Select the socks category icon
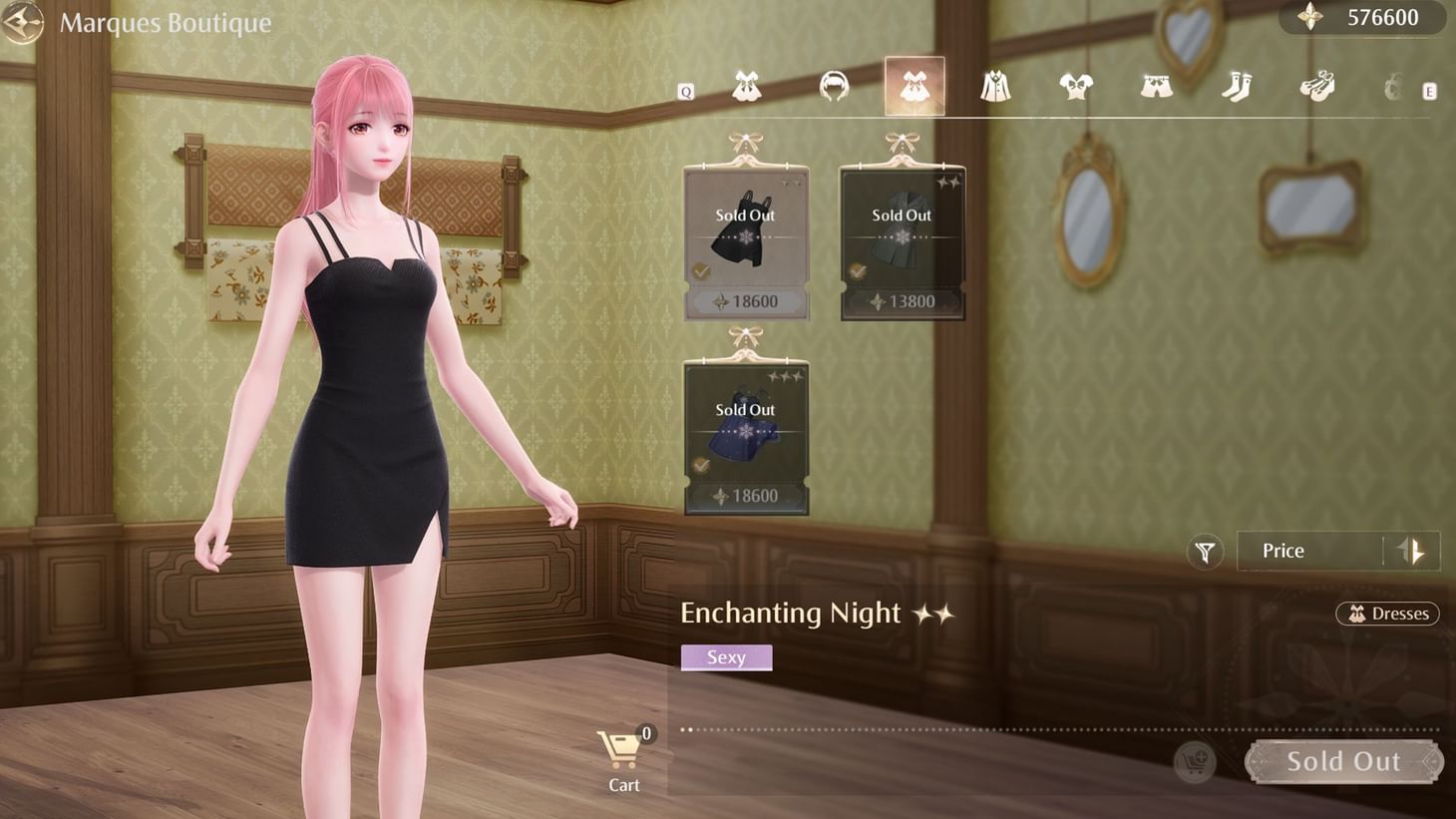 pyautogui.click(x=1237, y=88)
